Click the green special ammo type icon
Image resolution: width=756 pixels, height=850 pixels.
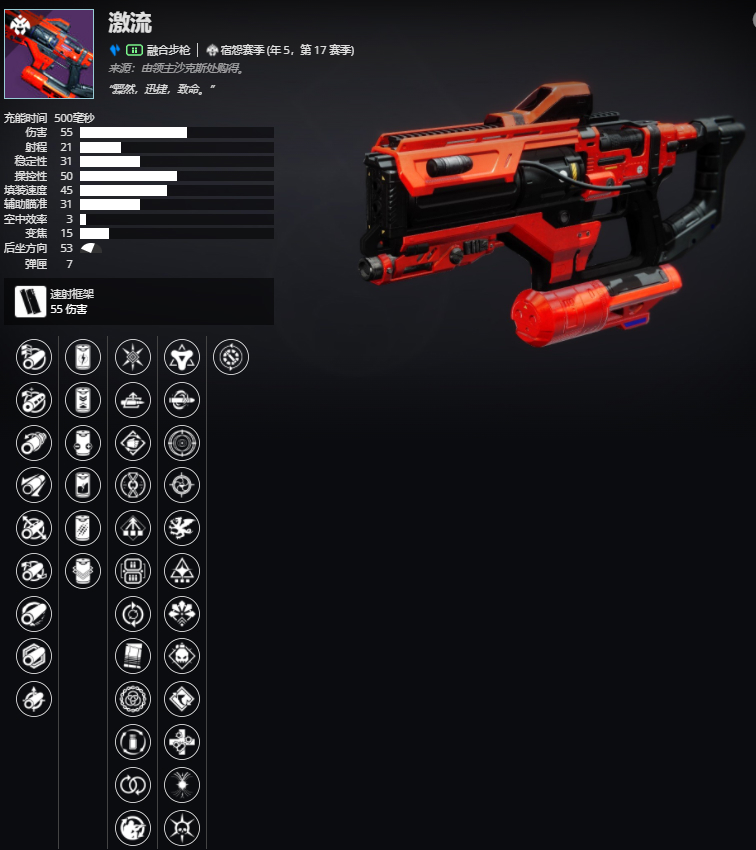pos(134,50)
